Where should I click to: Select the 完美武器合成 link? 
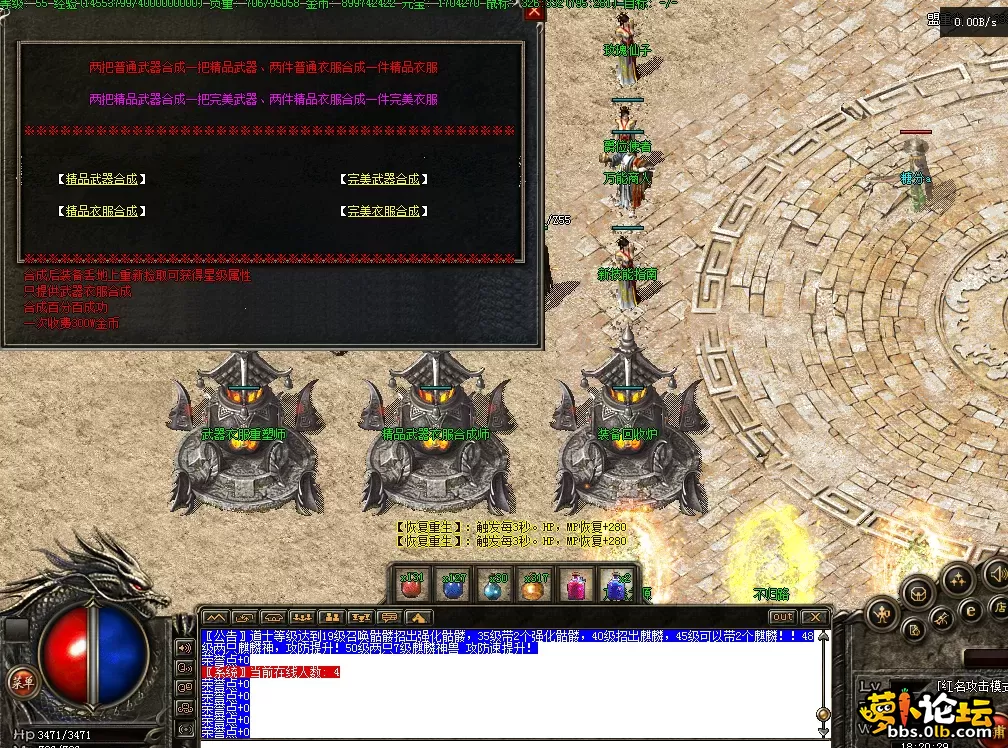pos(384,180)
